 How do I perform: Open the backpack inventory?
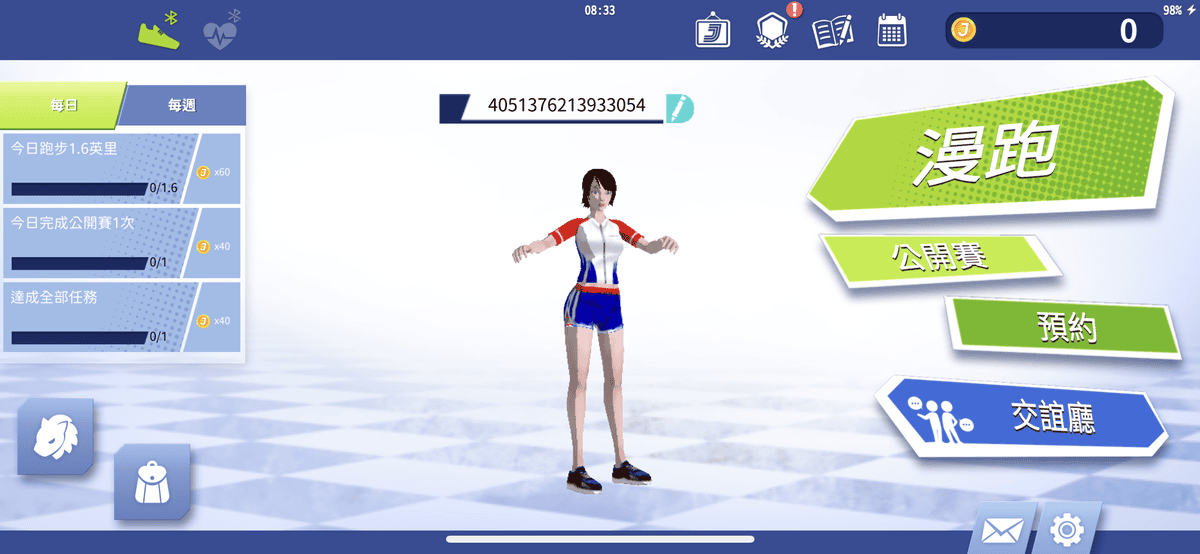[x=152, y=483]
